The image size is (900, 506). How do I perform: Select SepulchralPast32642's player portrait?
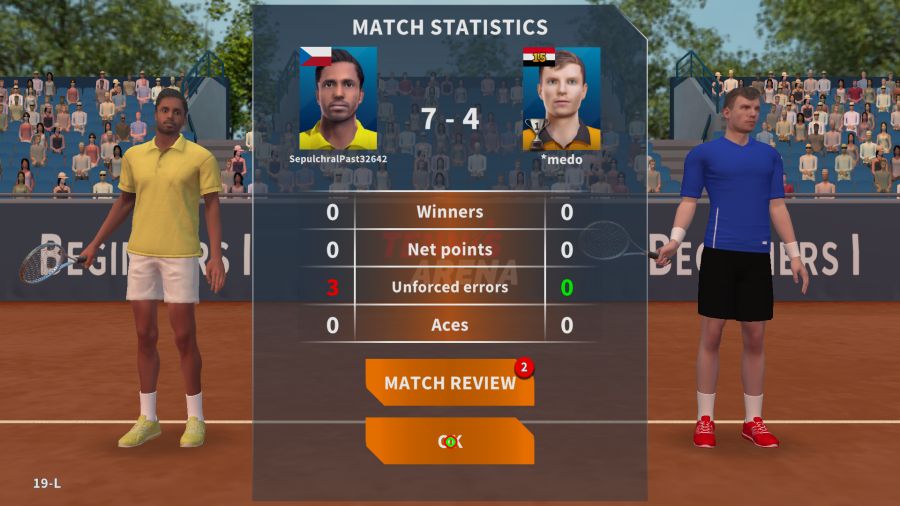(x=338, y=98)
